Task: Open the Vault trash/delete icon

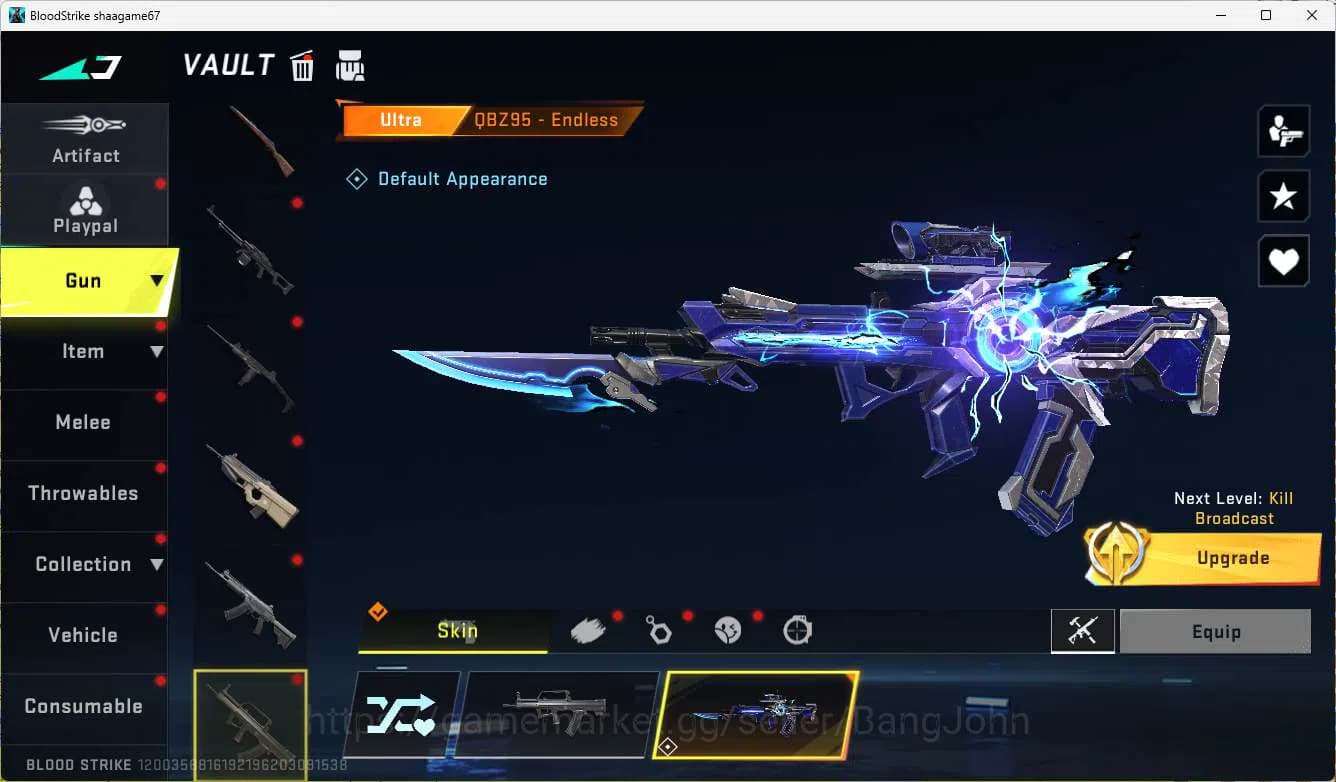Action: click(301, 64)
